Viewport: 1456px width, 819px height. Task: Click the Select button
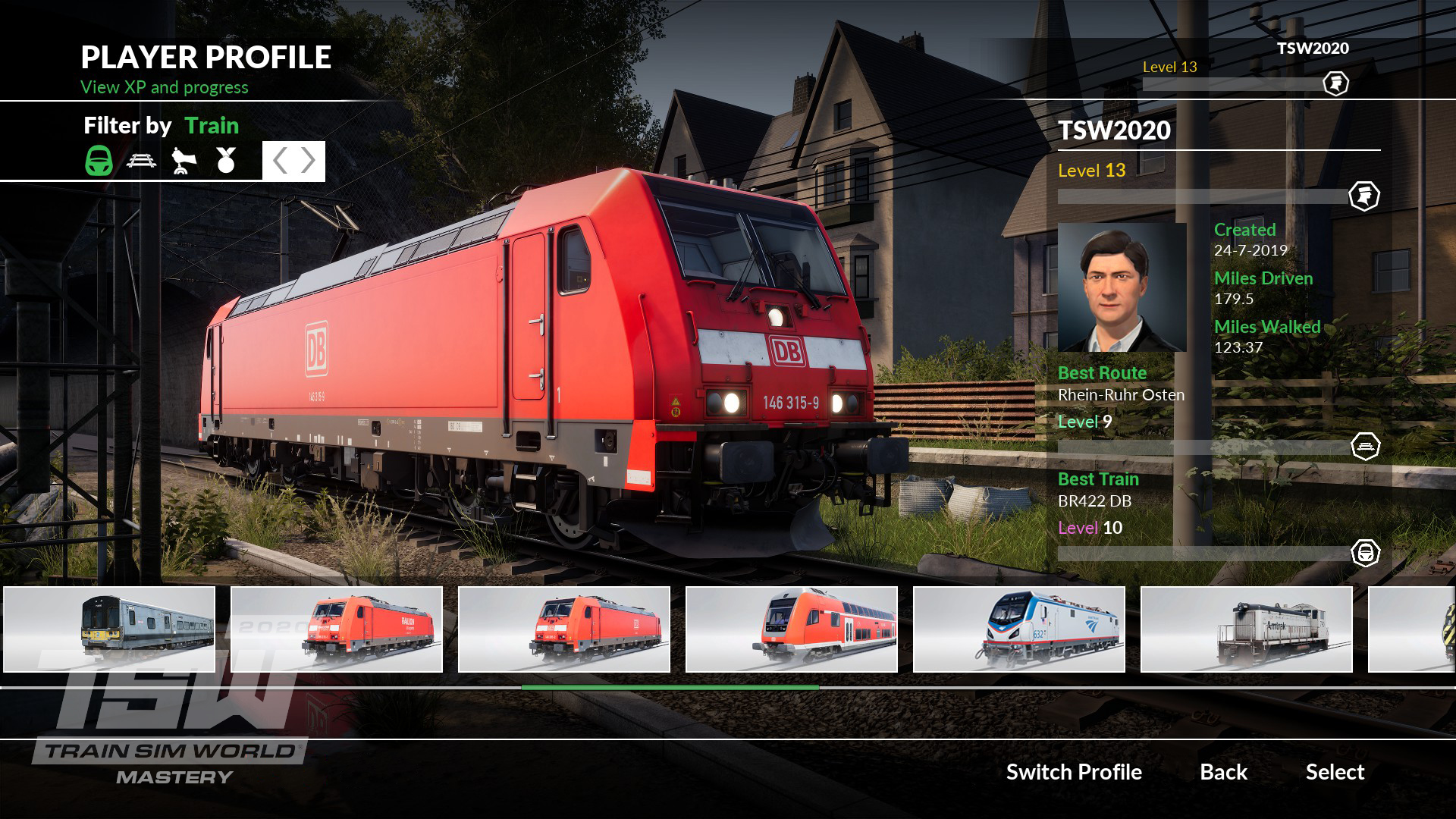1335,772
